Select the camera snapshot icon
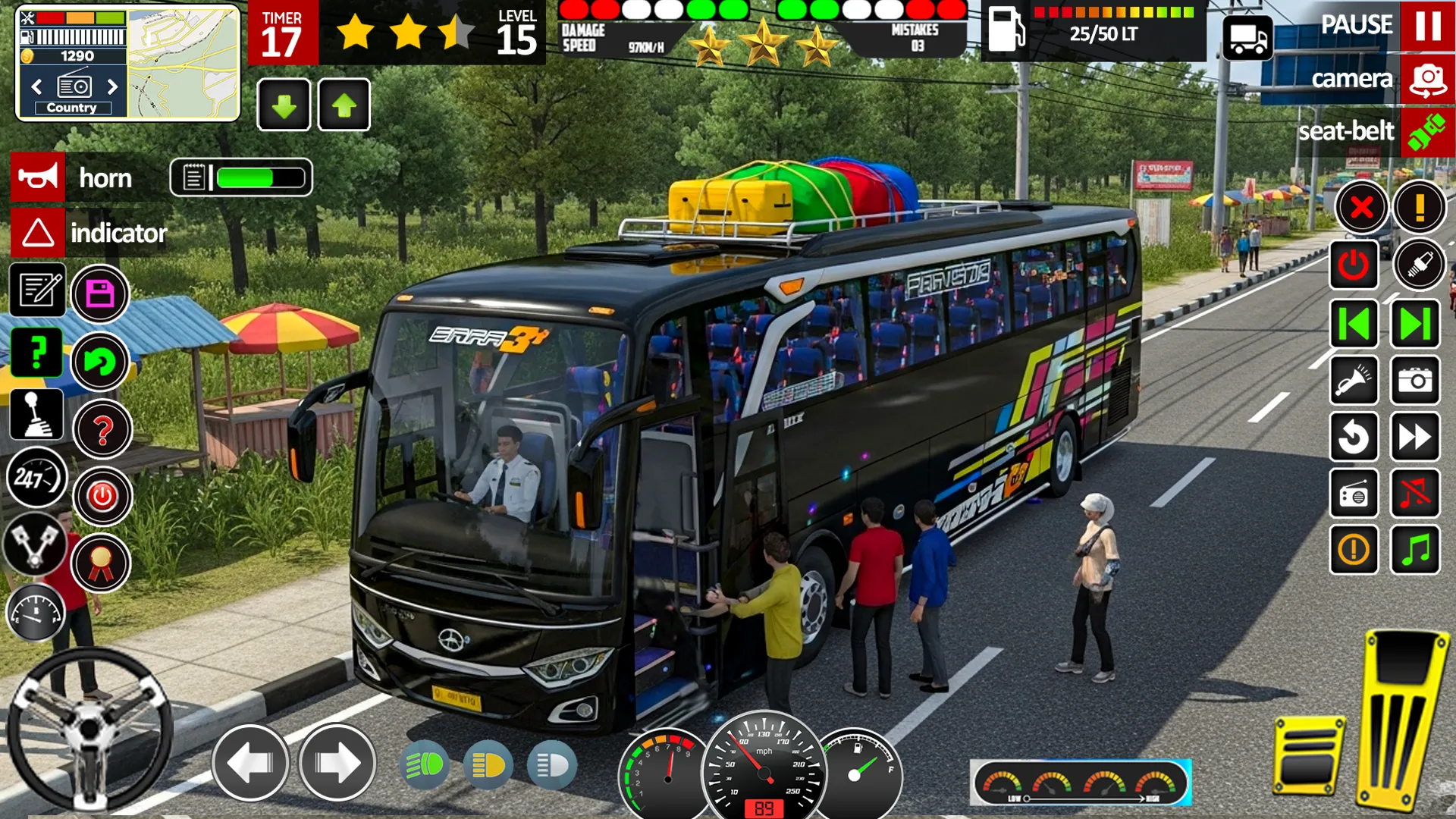This screenshot has height=819, width=1456. [1415, 381]
